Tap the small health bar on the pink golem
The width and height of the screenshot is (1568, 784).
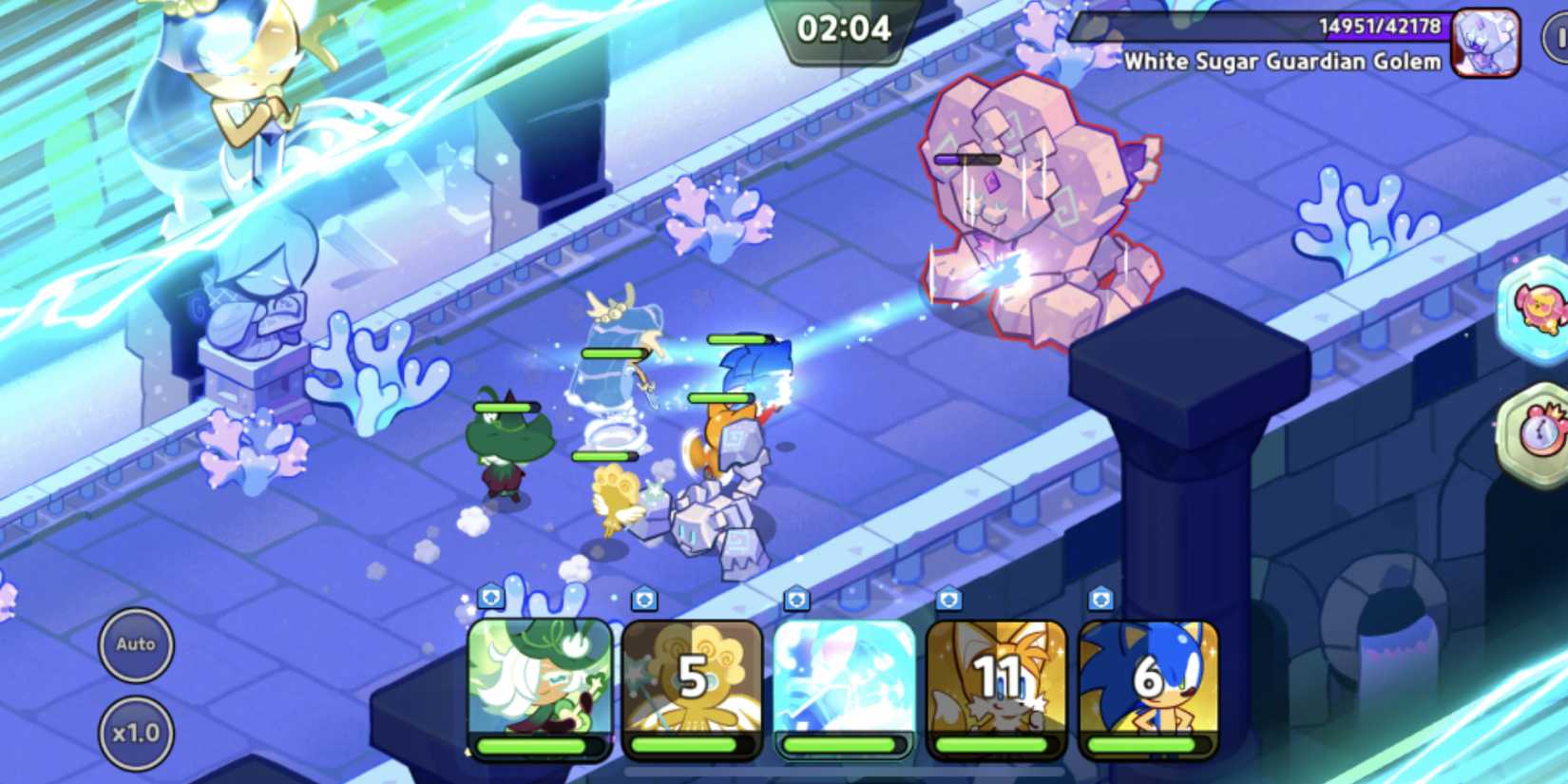click(x=969, y=159)
